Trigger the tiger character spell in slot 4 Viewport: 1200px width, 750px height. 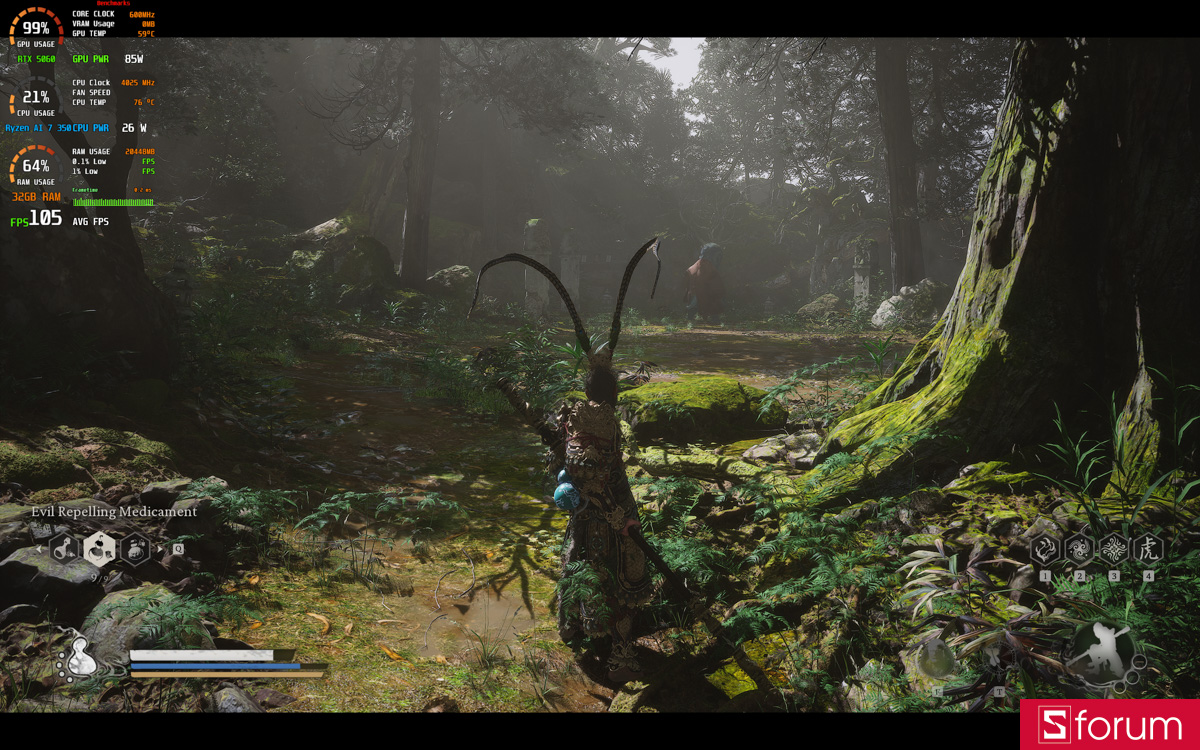[x=1148, y=548]
